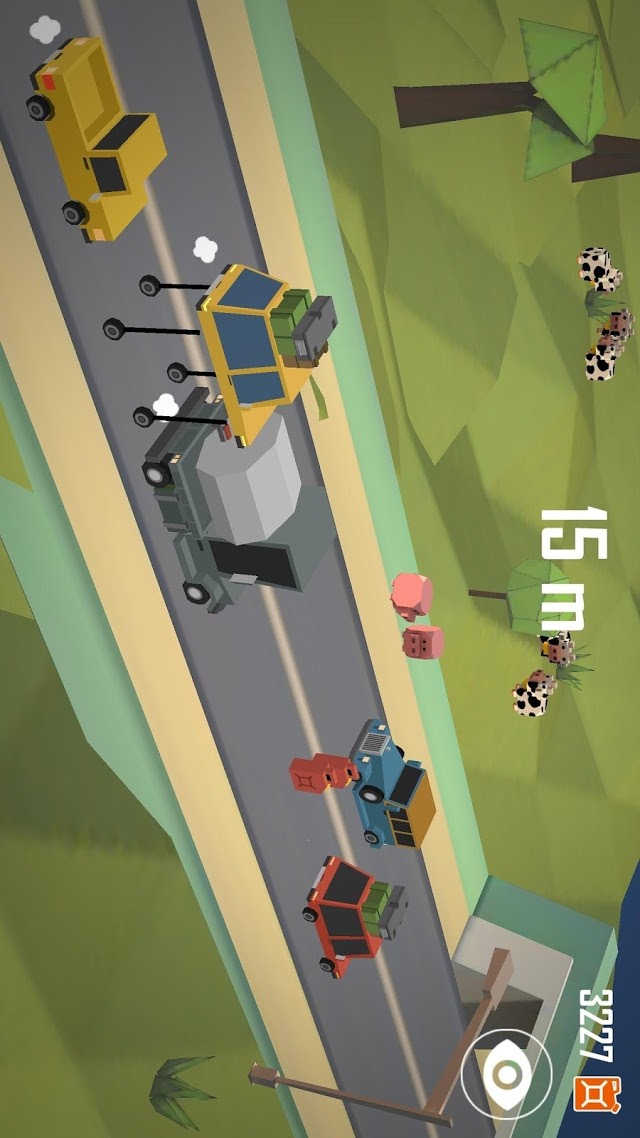Tap the circular eye camera-view button
The image size is (640, 1138).
pyautogui.click(x=507, y=1074)
